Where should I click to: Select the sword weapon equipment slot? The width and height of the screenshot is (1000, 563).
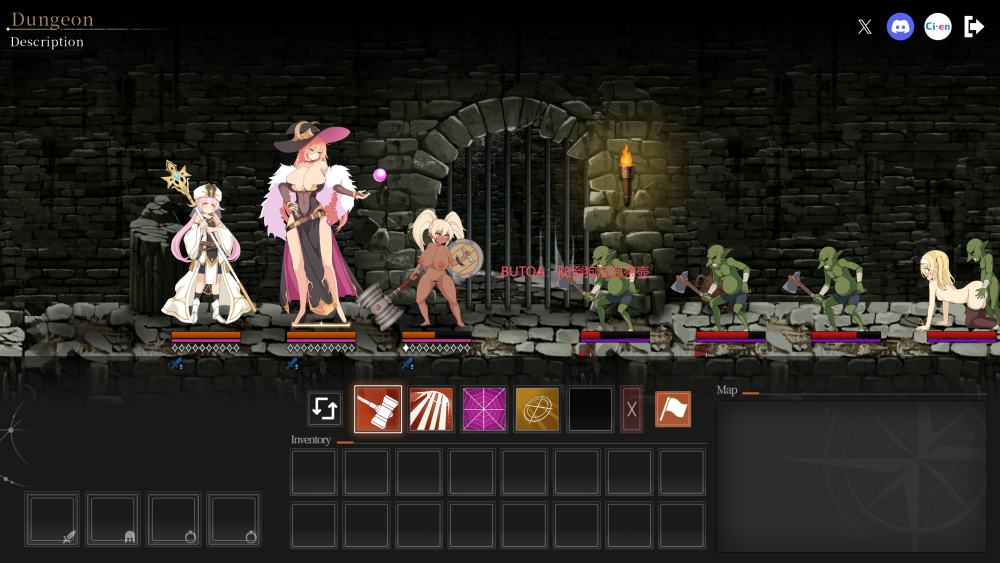pyautogui.click(x=52, y=519)
